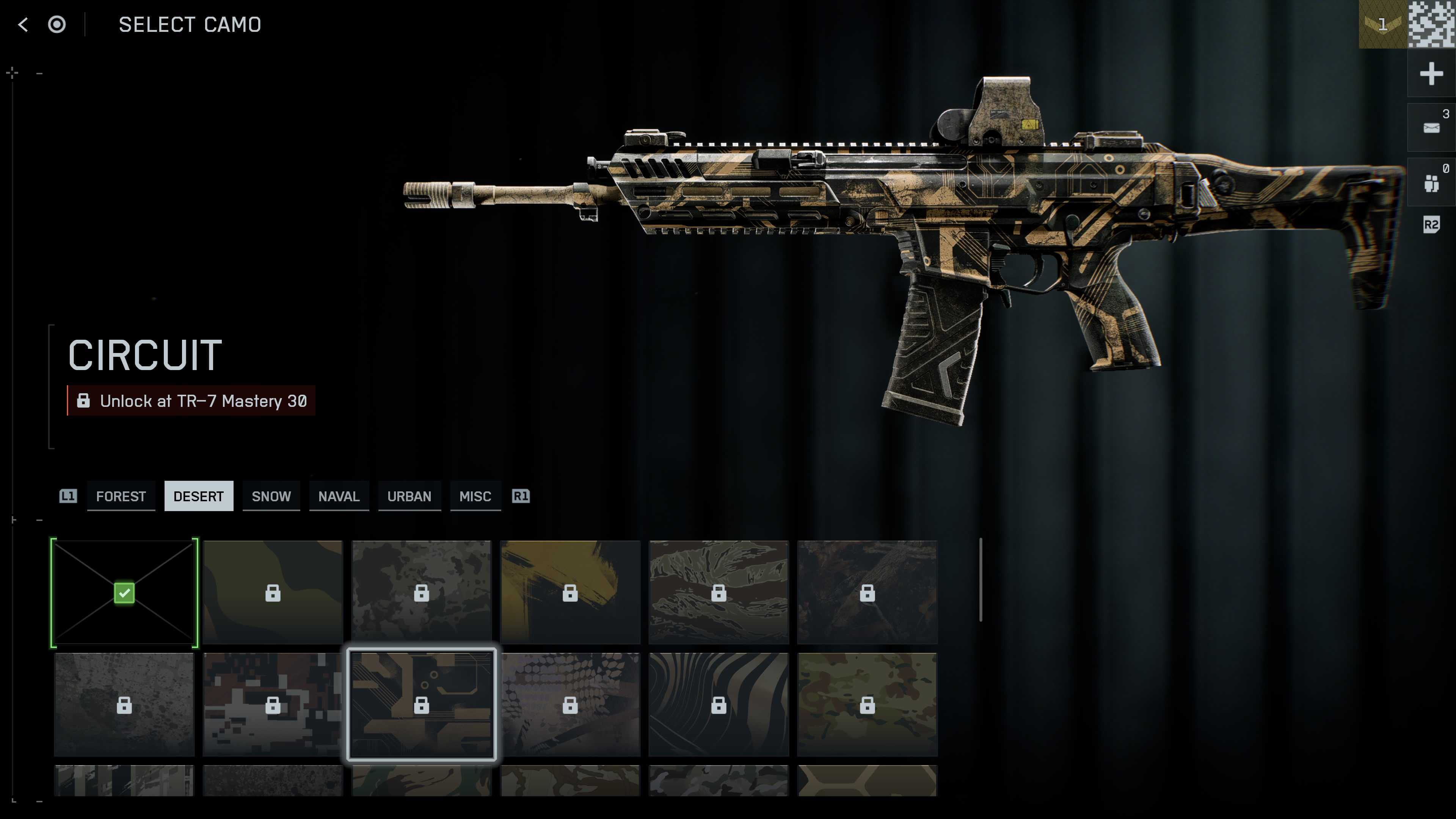1456x819 pixels.
Task: Switch to the URBAN camo tab
Action: [409, 496]
